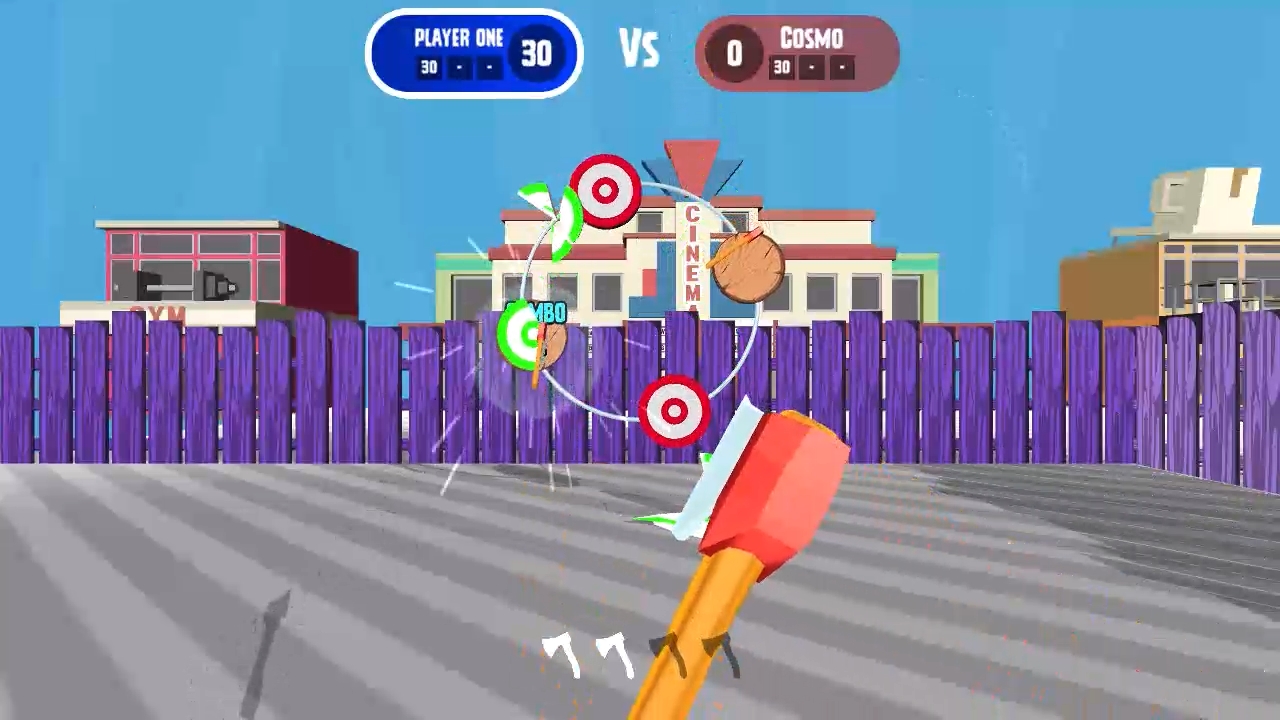This screenshot has height=720, width=1280.
Task: Tap the wooden log target on the right
Action: tap(748, 266)
